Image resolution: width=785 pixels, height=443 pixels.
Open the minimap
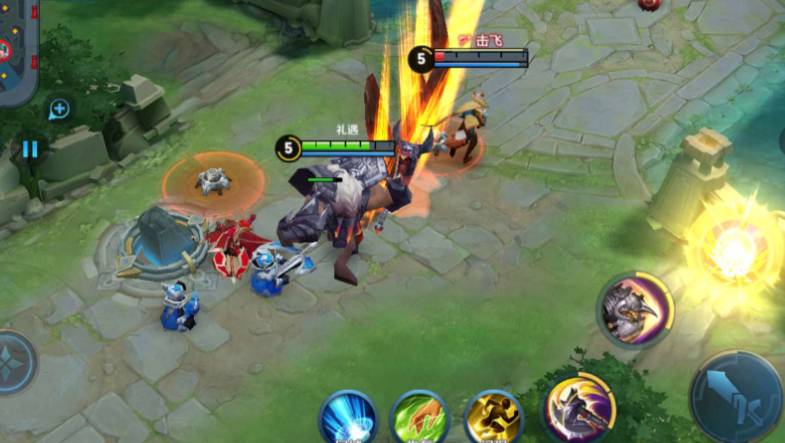pyautogui.click(x=17, y=48)
